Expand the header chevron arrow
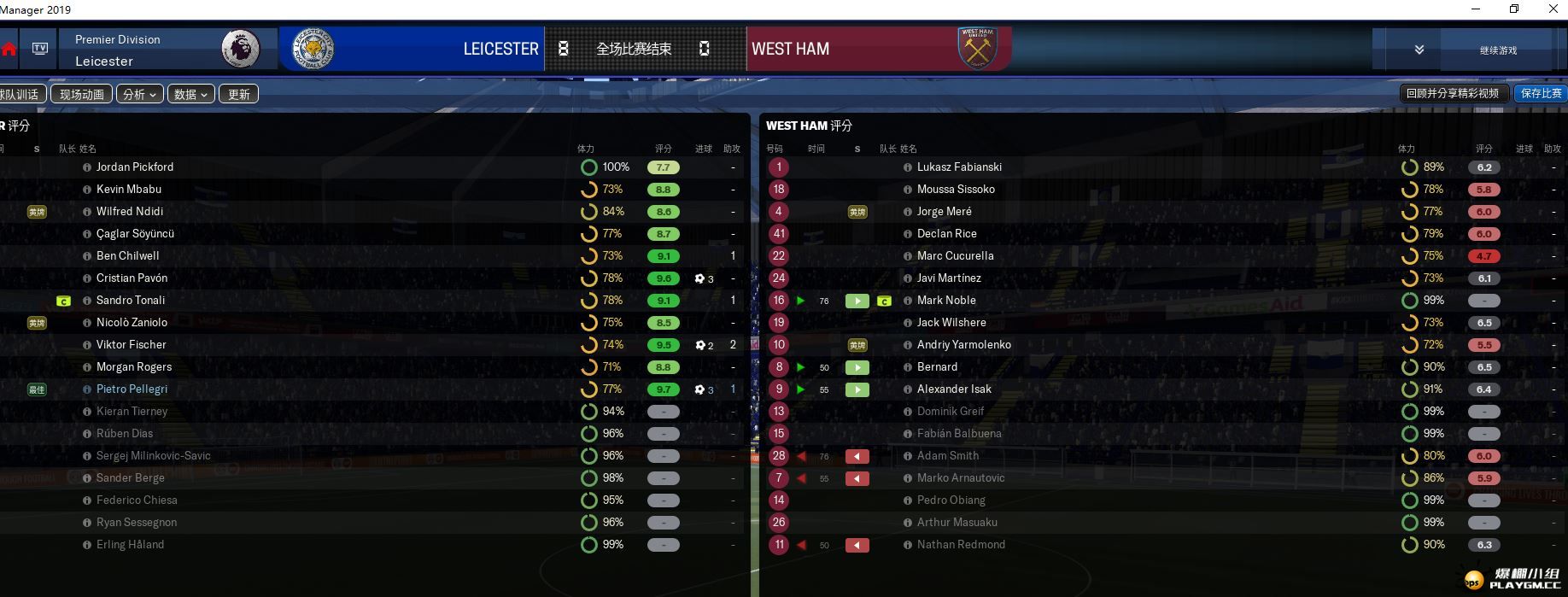The width and height of the screenshot is (1568, 597). pos(1419,50)
